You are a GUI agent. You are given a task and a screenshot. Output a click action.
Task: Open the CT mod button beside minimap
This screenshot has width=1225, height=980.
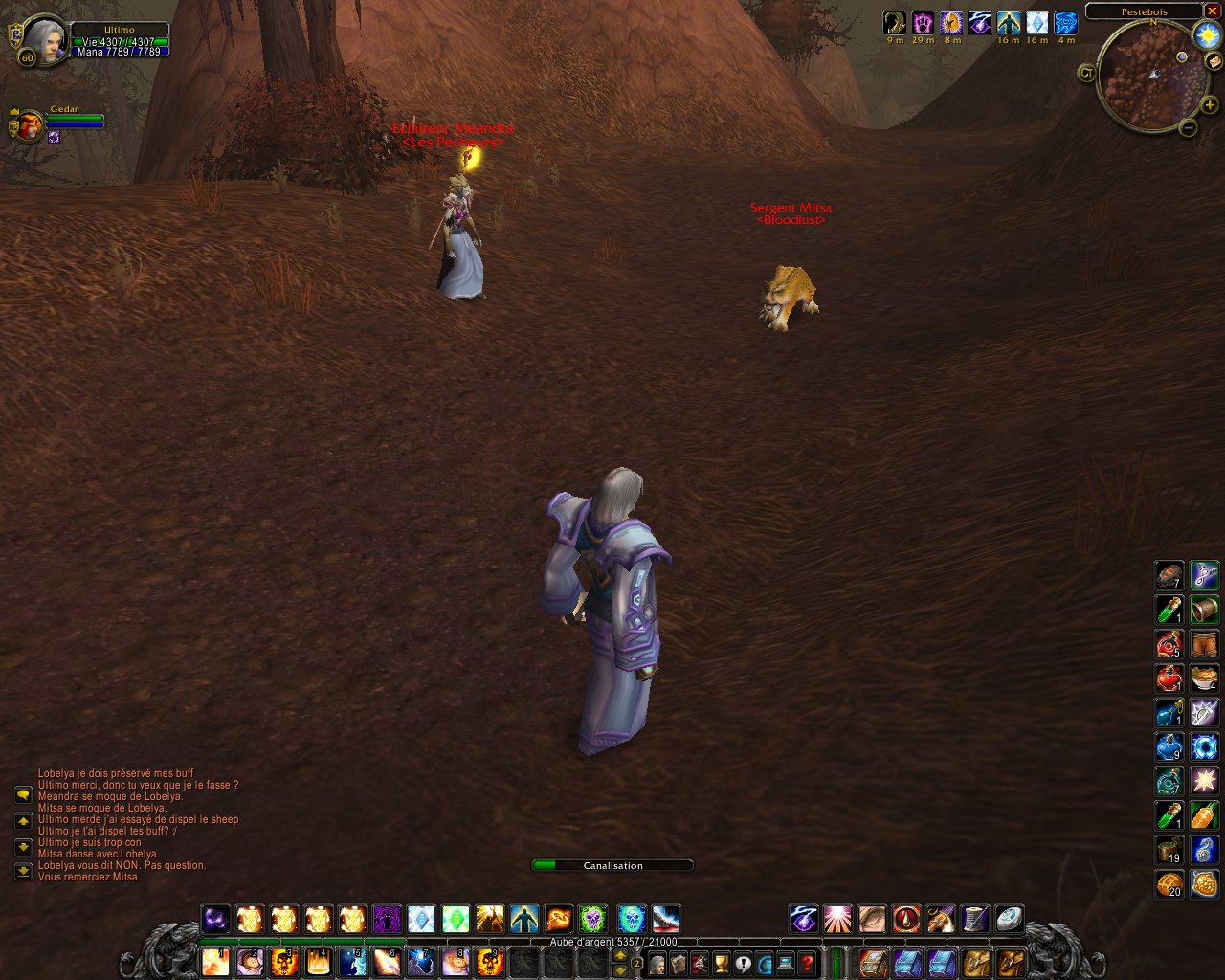(x=1086, y=73)
